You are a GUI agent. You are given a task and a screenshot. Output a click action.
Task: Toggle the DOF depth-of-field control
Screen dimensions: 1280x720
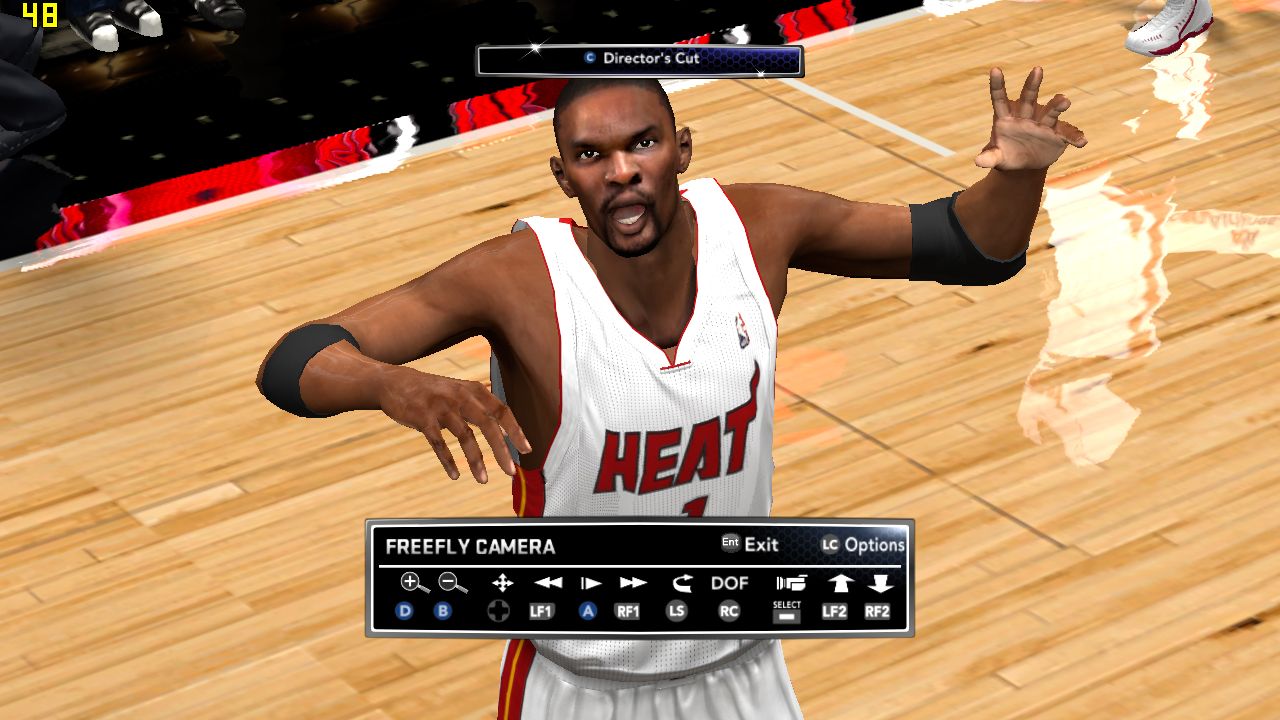coord(729,582)
